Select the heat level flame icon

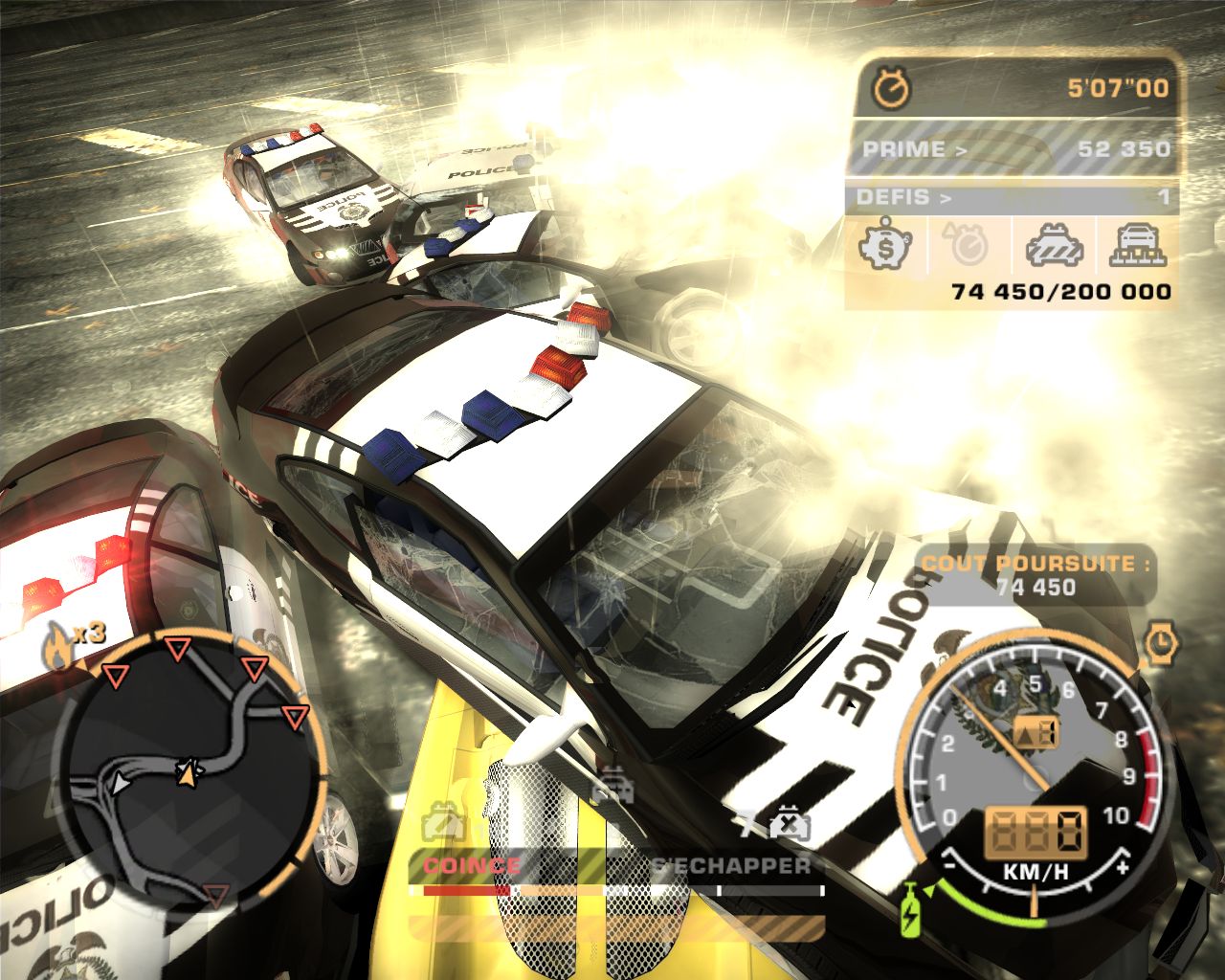tap(58, 650)
